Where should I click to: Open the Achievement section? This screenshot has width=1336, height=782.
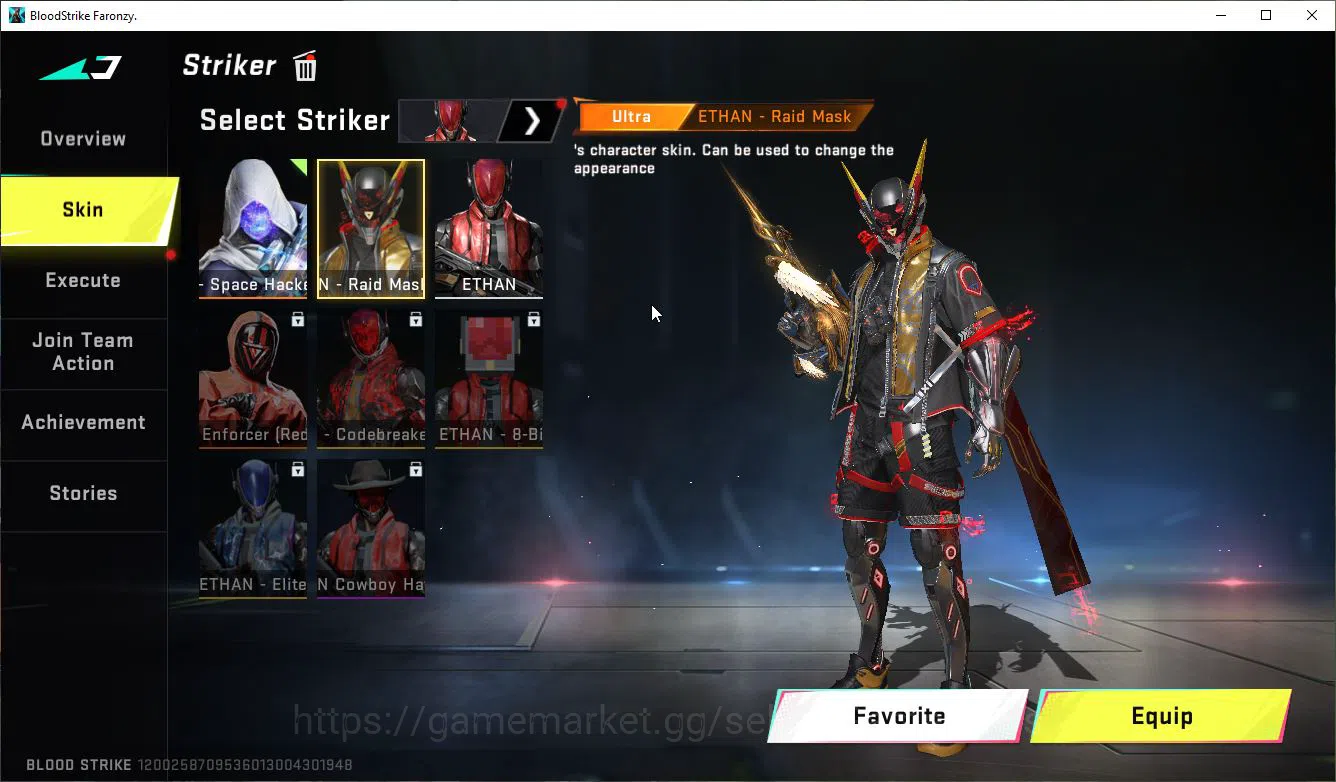tap(83, 422)
